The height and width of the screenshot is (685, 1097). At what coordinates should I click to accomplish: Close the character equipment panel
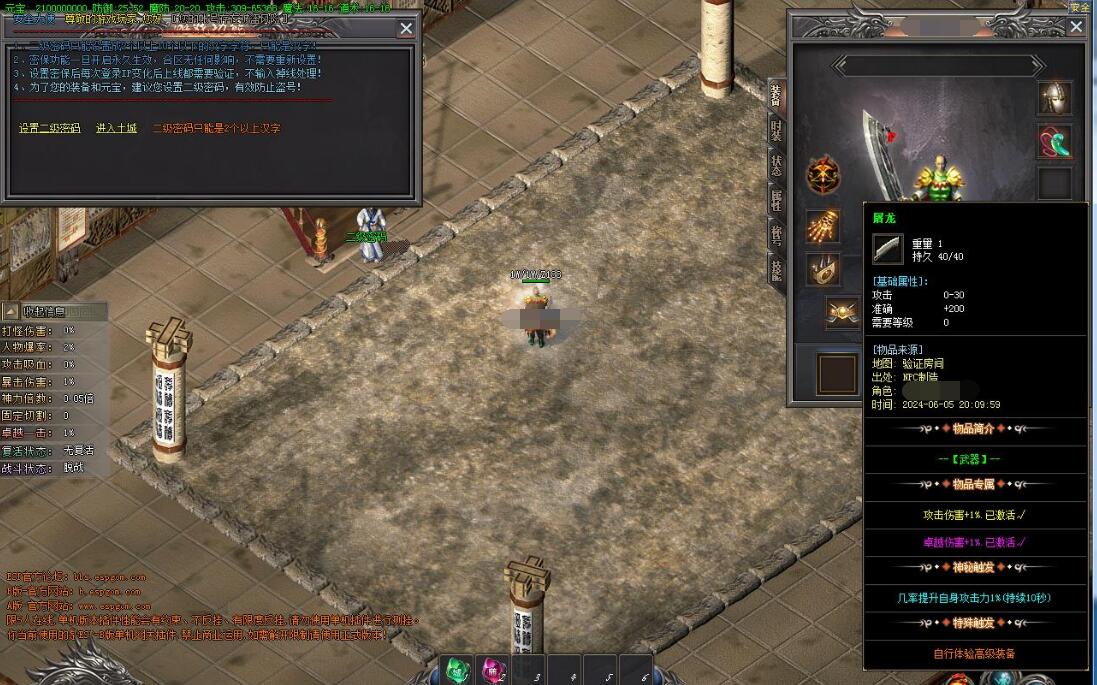1076,27
